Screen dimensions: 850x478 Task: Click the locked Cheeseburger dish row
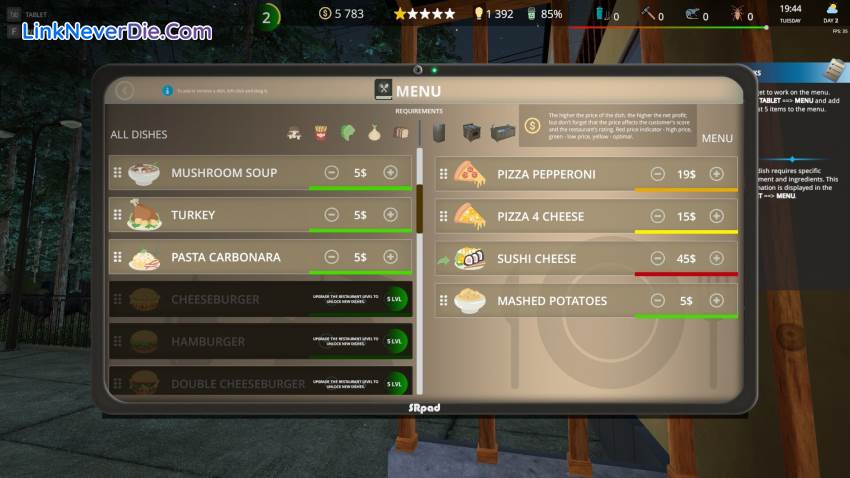215,299
